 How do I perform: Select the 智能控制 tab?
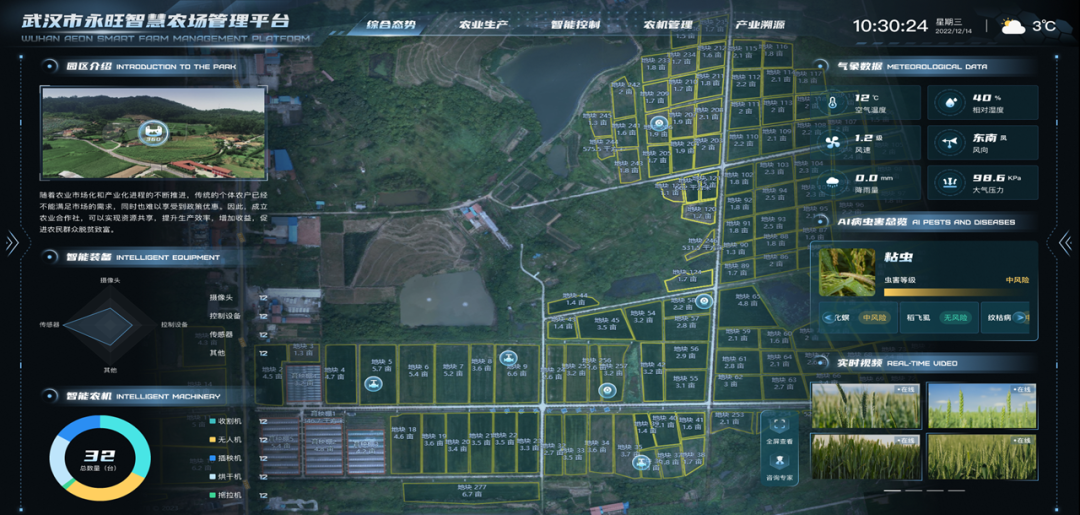click(x=576, y=25)
